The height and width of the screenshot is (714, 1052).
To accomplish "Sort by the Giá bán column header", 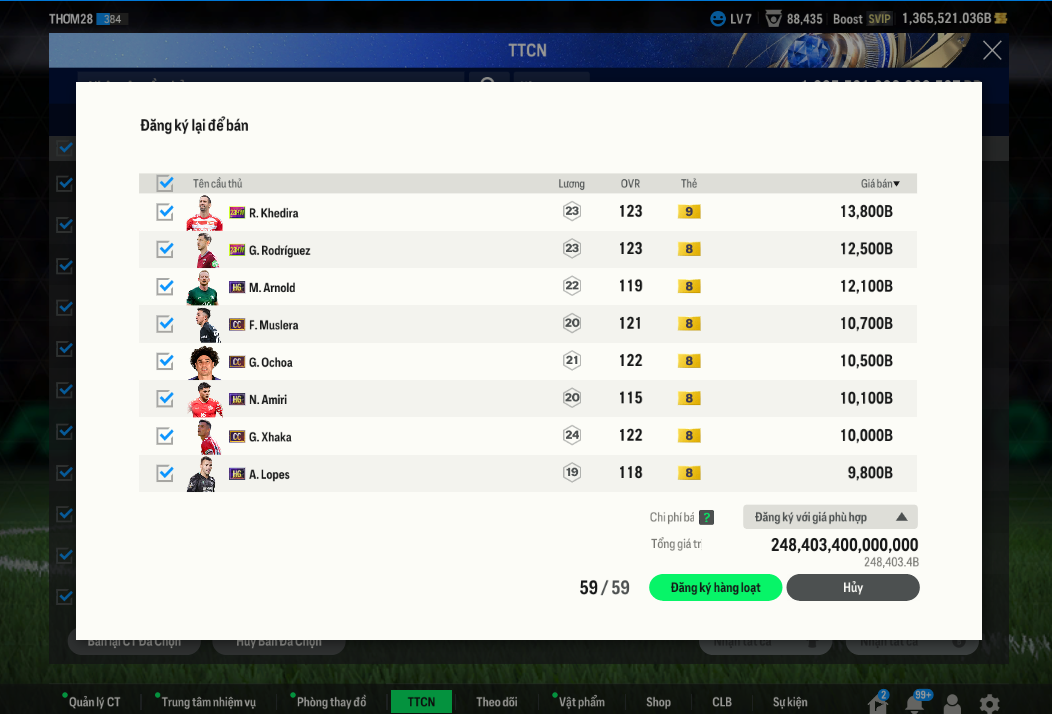I will pos(880,184).
